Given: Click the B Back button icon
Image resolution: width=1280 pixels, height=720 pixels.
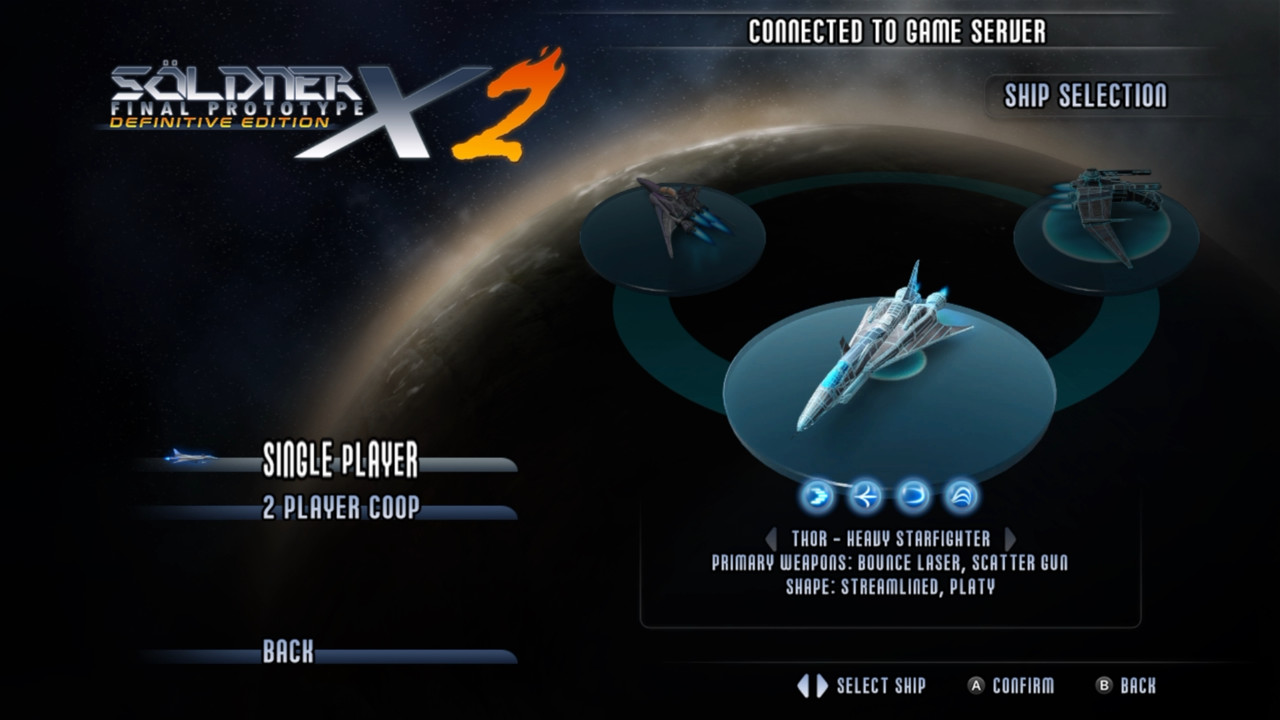Looking at the screenshot, I should [x=1105, y=686].
